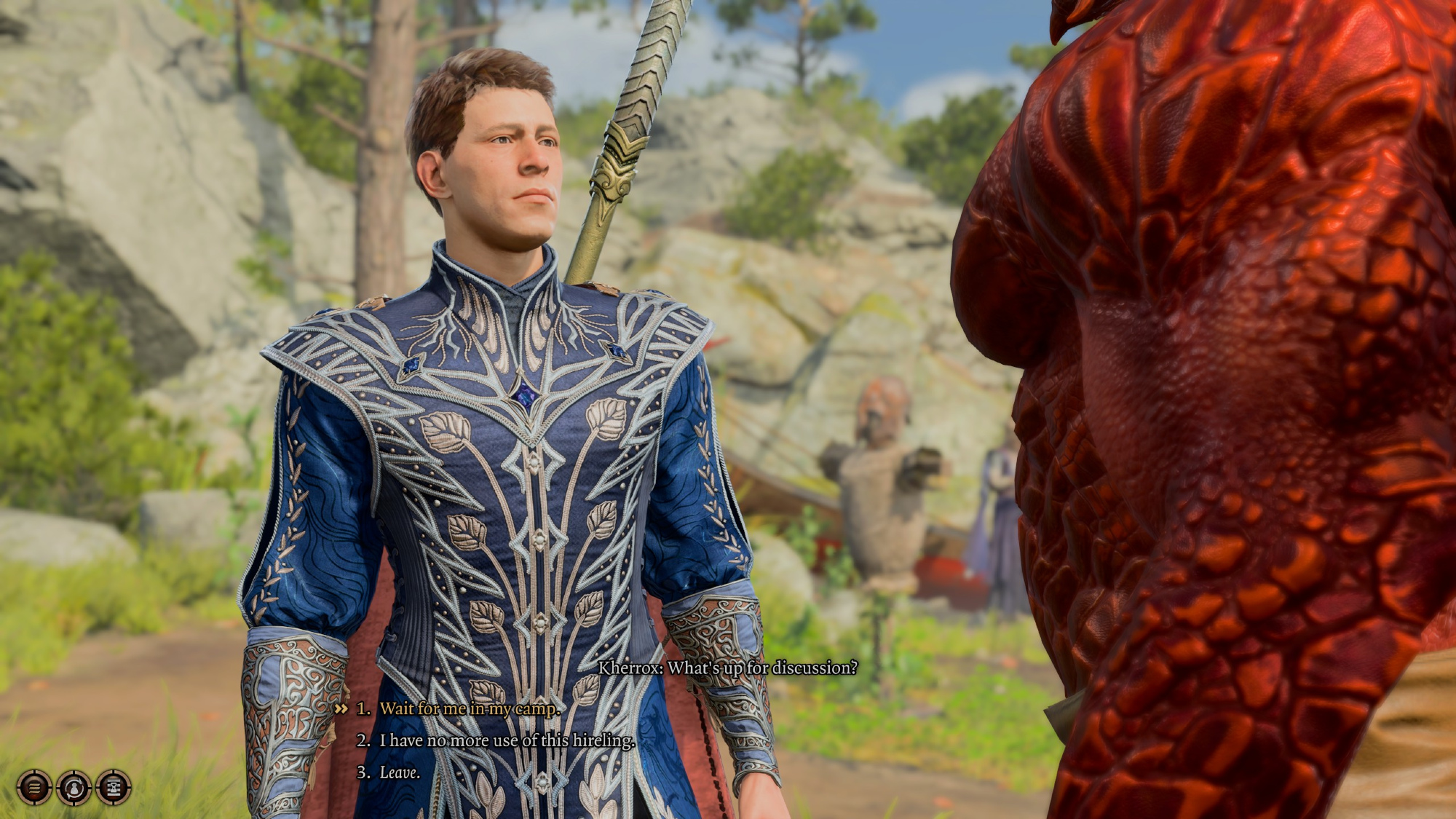Pick the "Leave." dialogue option
Screen dimensions: 1456x819
(400, 772)
